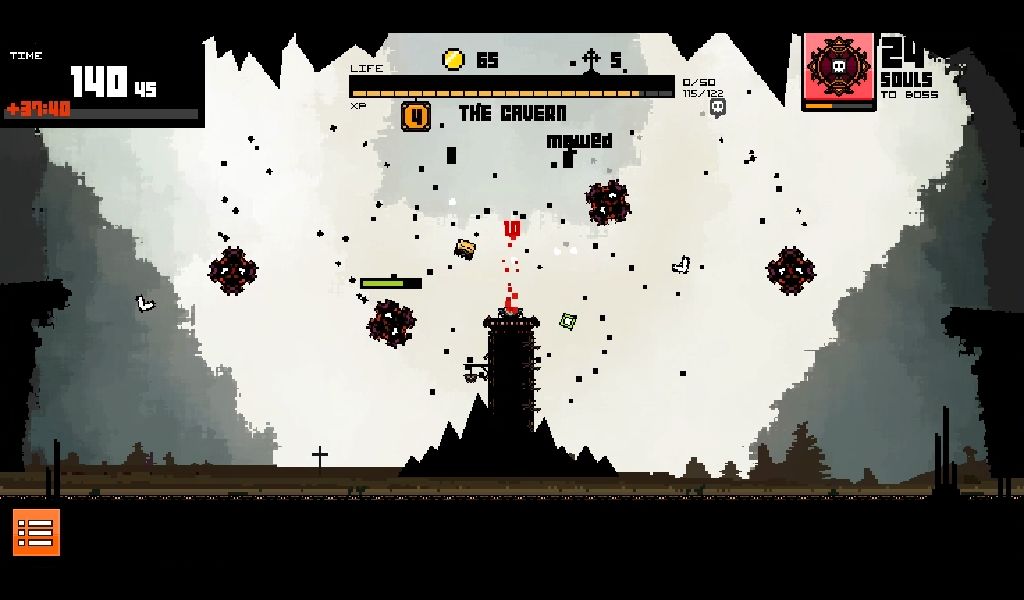Open the orange list menu button
This screenshot has height=600, width=1024.
pos(36,532)
